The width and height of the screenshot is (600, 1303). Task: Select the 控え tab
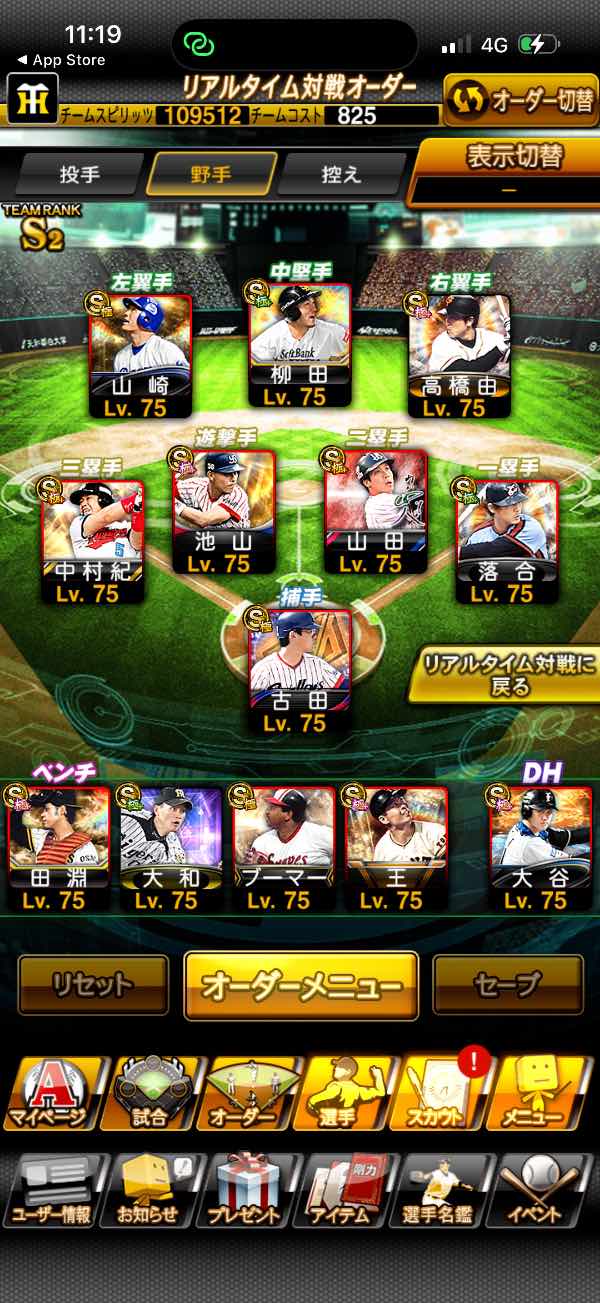coord(342,174)
